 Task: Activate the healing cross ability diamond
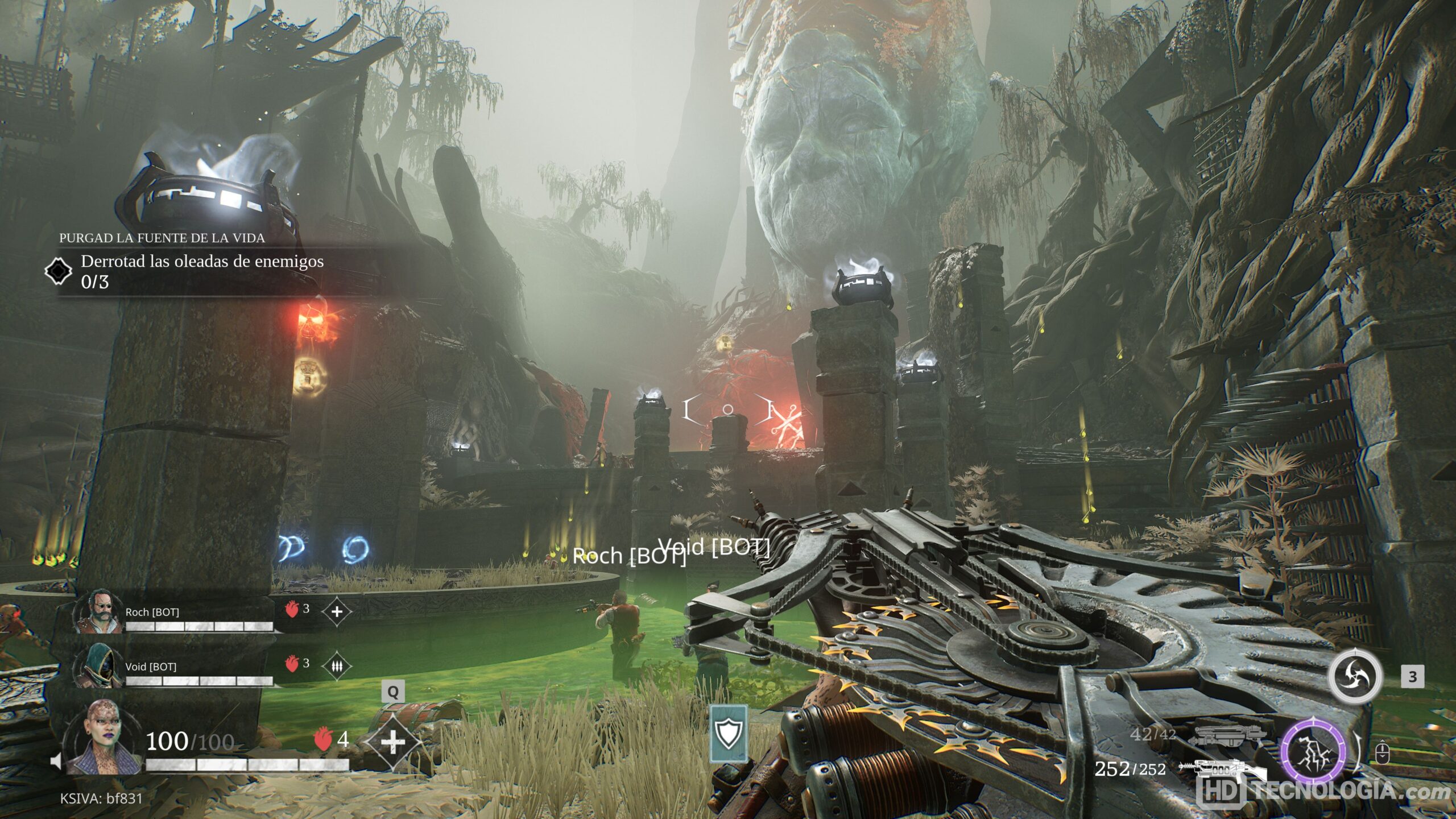tap(393, 742)
